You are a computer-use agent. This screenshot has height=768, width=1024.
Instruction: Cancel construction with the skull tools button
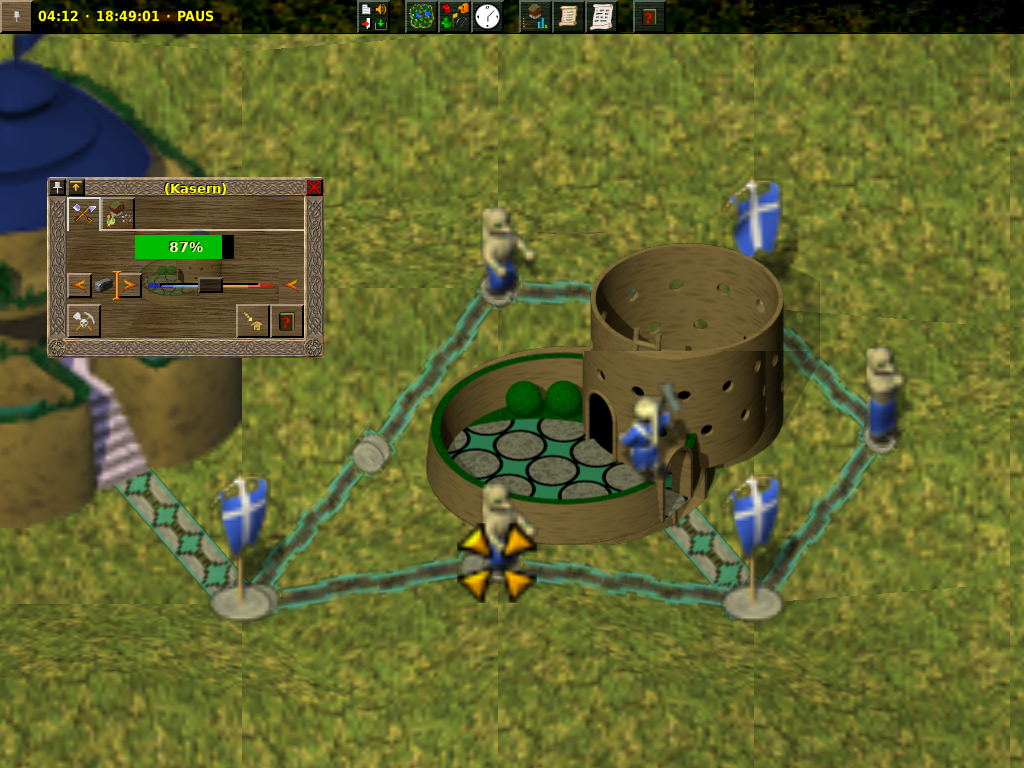coord(84,321)
